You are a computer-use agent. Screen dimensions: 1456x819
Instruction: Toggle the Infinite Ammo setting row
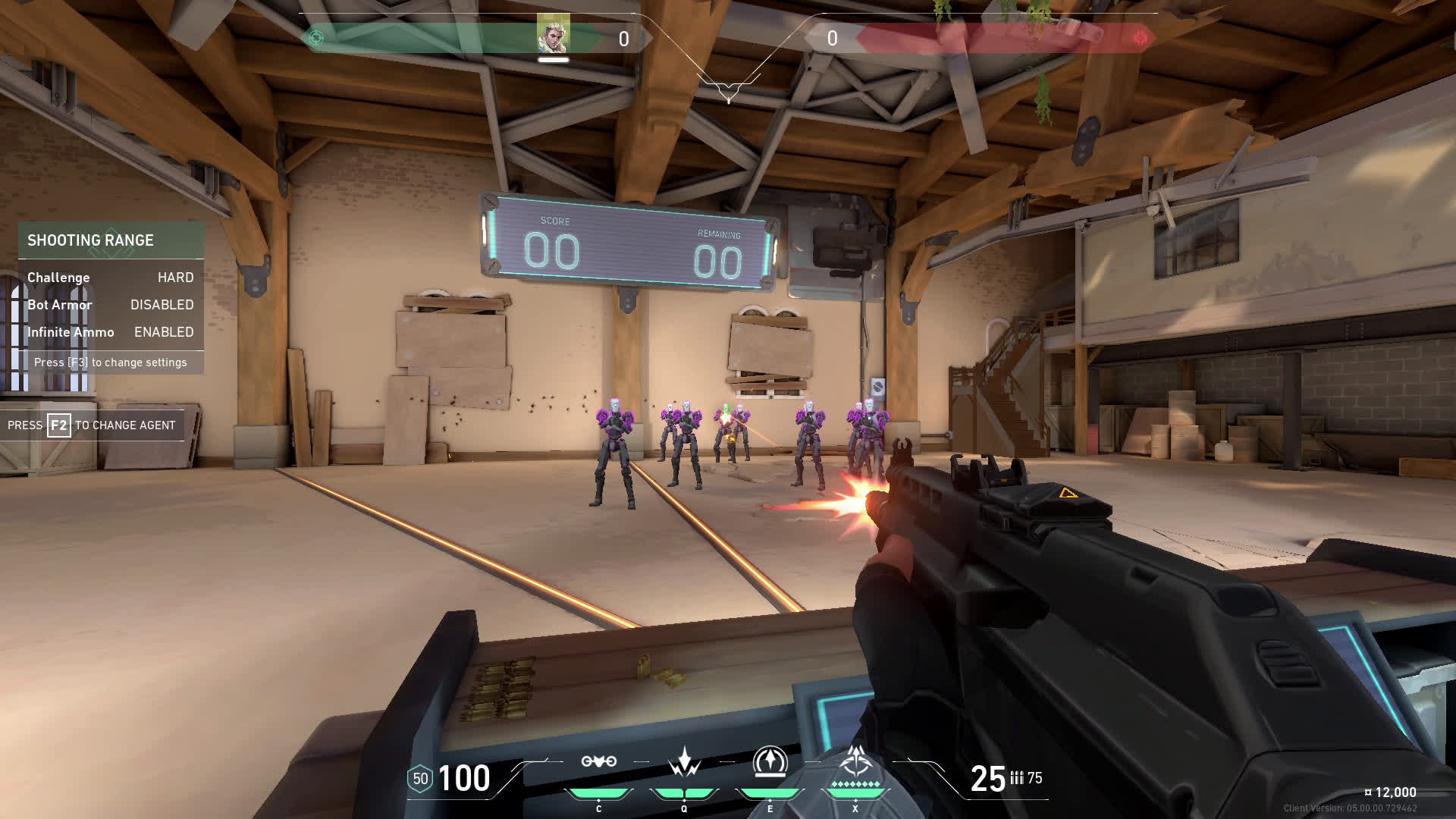111,332
